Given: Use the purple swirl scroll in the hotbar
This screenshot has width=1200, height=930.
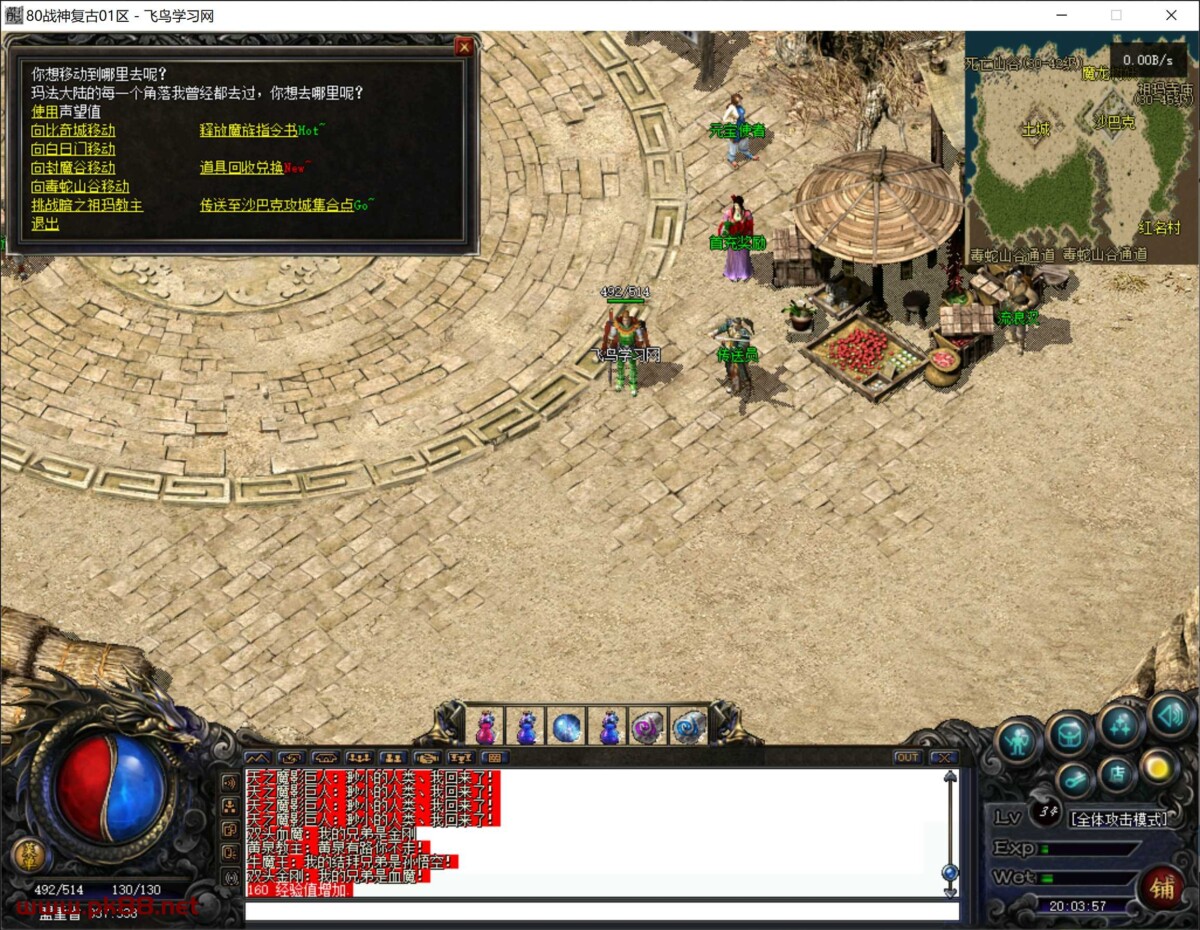Looking at the screenshot, I should click(648, 726).
